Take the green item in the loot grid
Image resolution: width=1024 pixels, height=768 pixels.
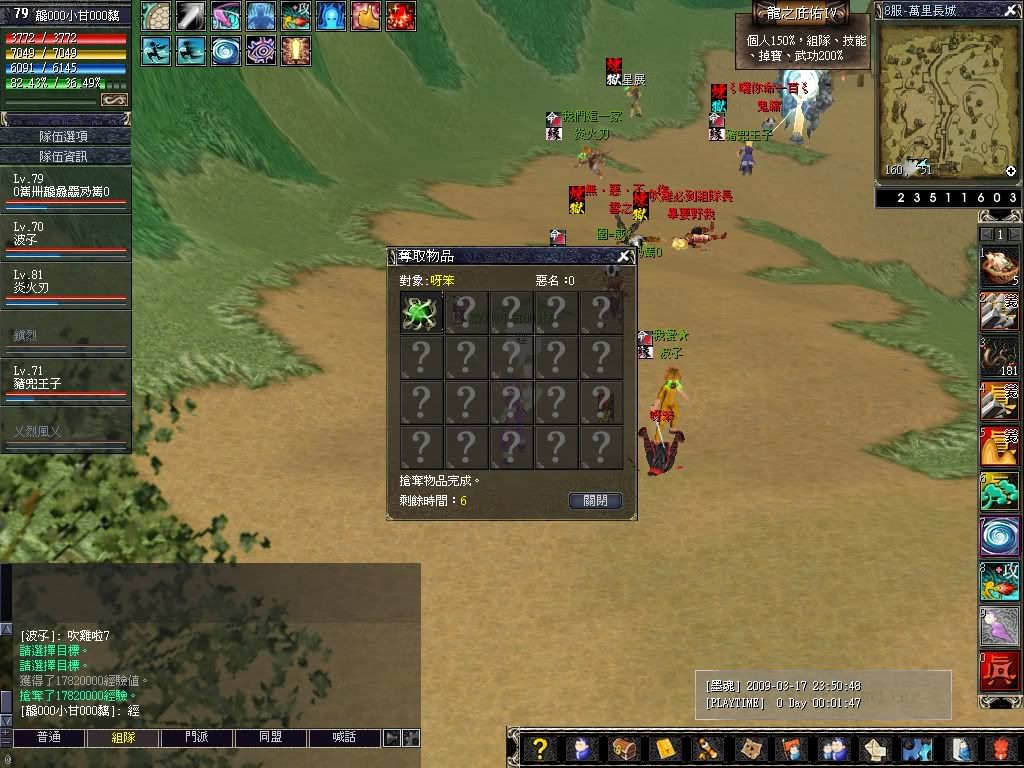[x=421, y=313]
